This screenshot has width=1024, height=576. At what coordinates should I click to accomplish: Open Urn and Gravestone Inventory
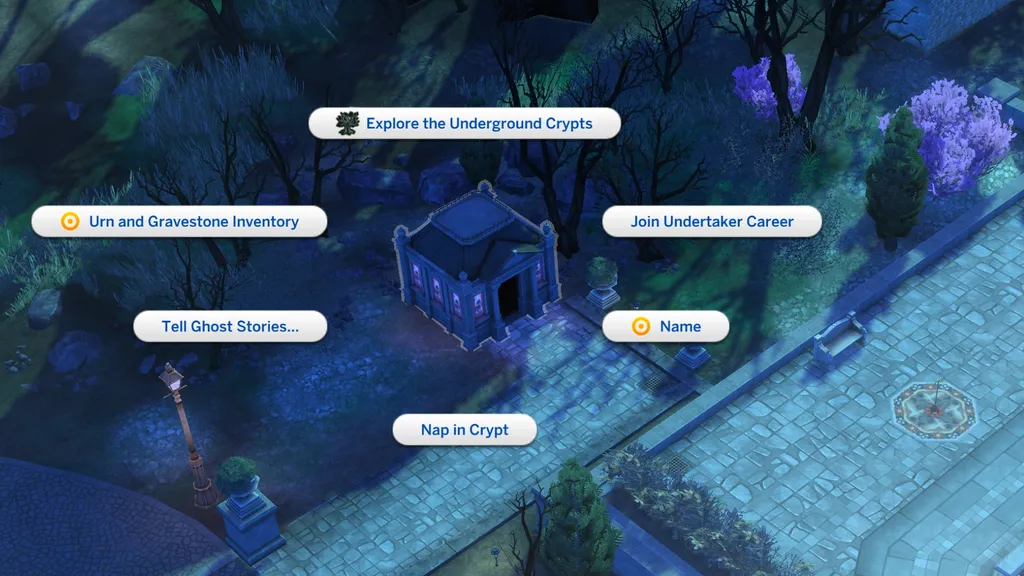click(x=180, y=222)
